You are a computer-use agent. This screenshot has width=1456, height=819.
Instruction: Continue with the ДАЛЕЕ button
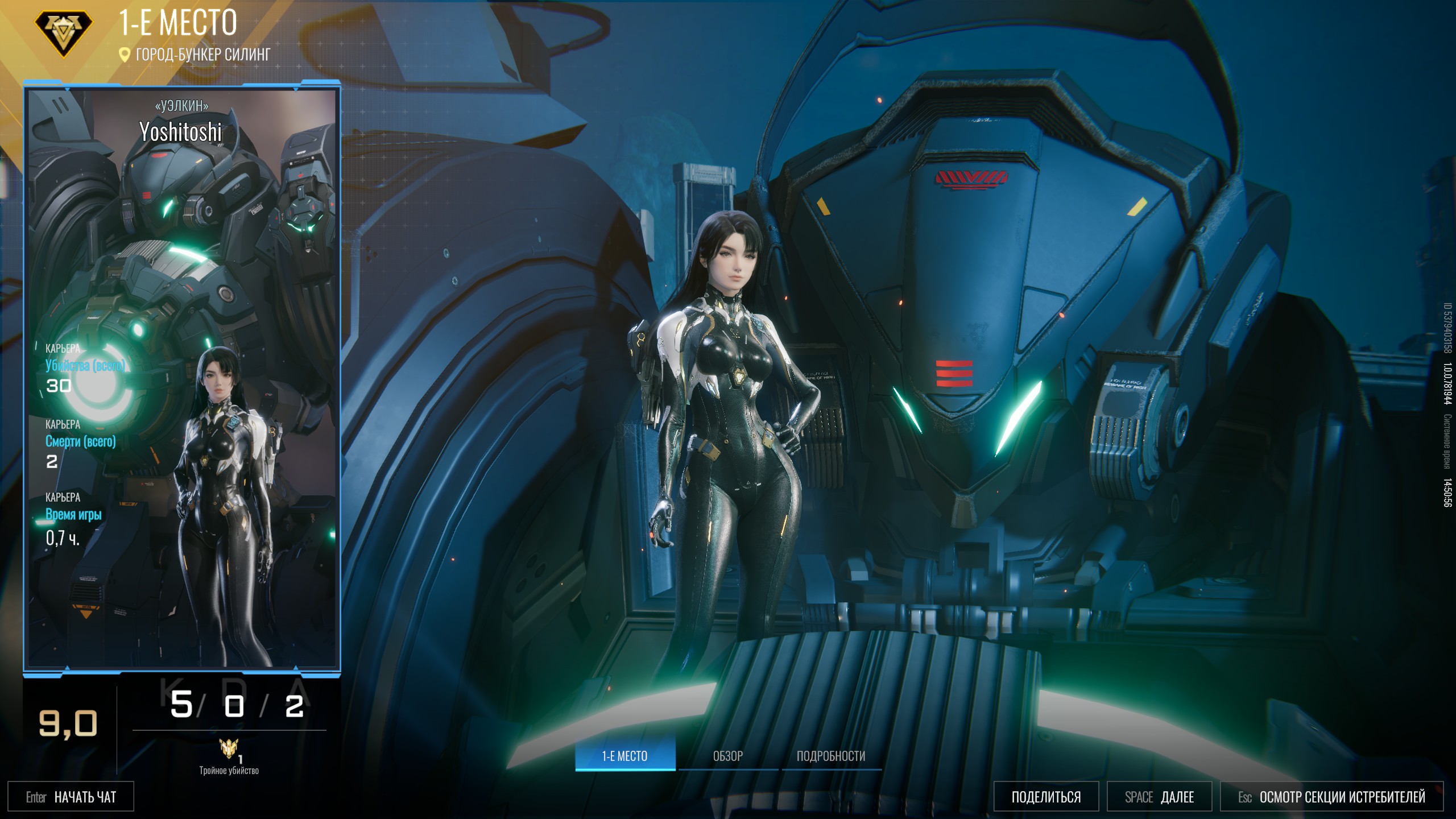click(1159, 797)
